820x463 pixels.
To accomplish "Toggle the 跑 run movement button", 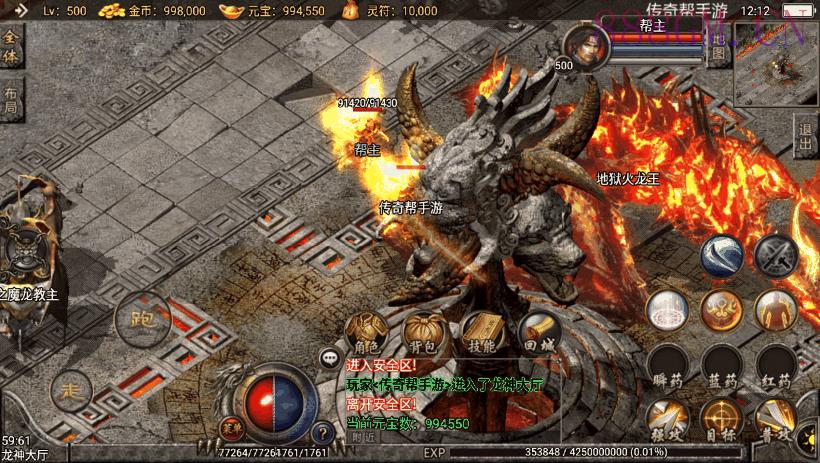I will tap(138, 320).
